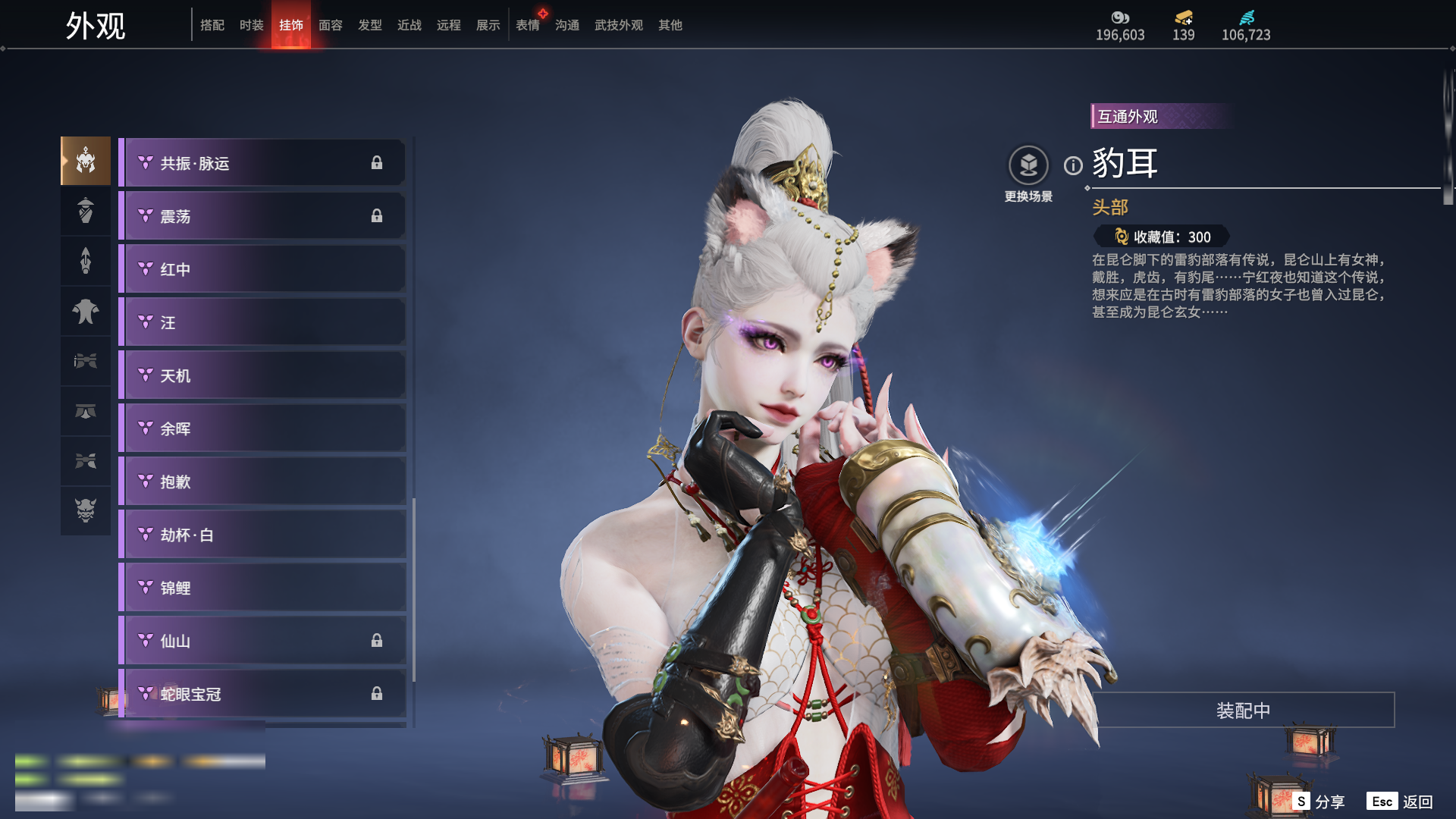1456x819 pixels.
Task: Select the locked 蛇眼宝冠 entry
Action: coord(262,694)
